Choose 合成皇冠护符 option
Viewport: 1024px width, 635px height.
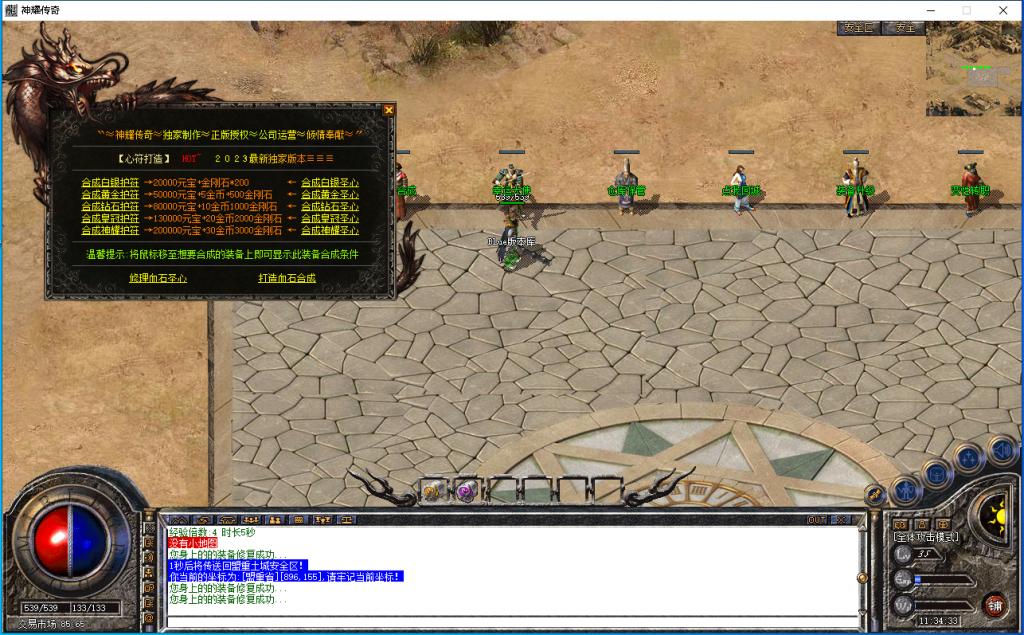(110, 218)
